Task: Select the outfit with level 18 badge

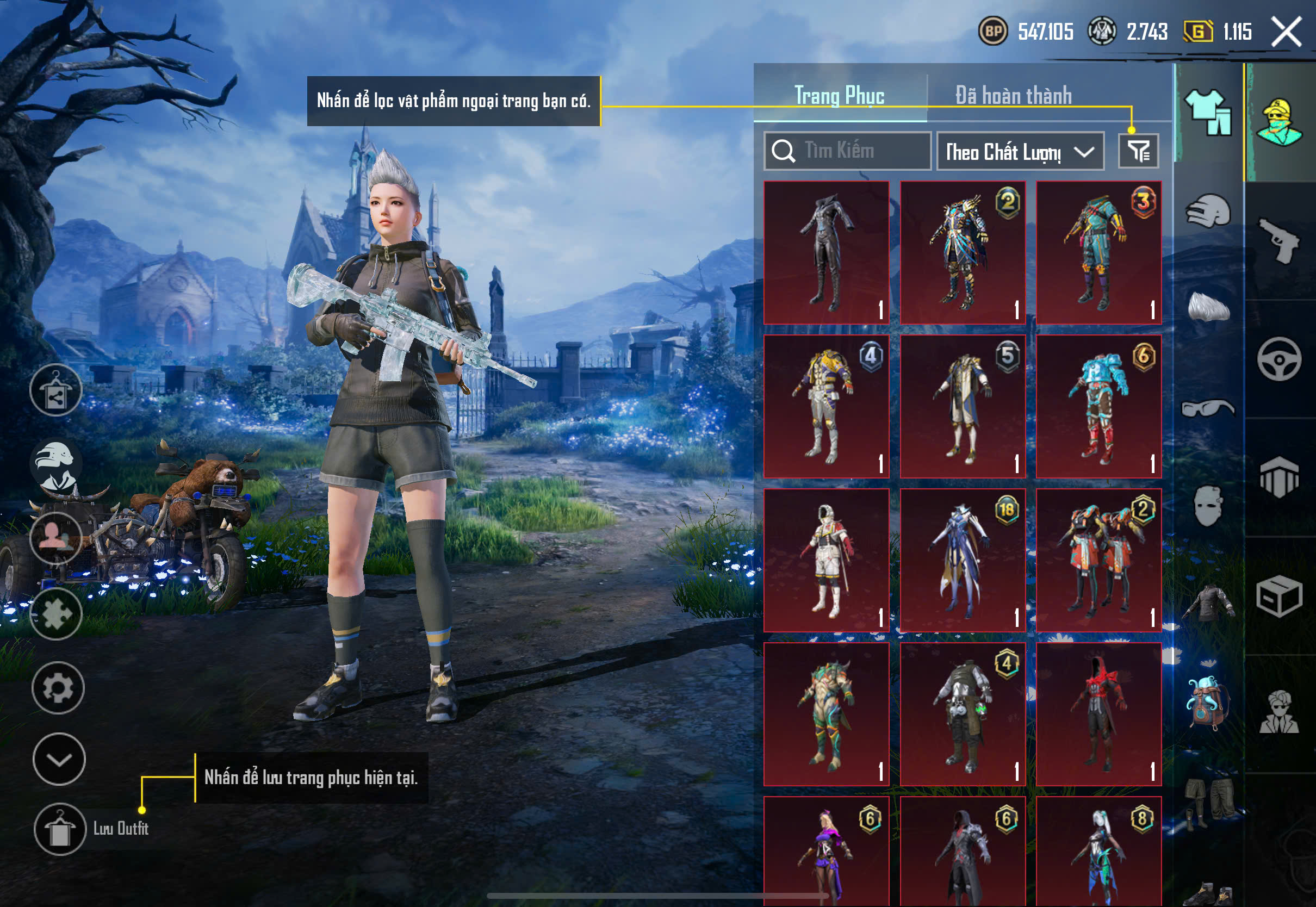Action: click(x=963, y=560)
